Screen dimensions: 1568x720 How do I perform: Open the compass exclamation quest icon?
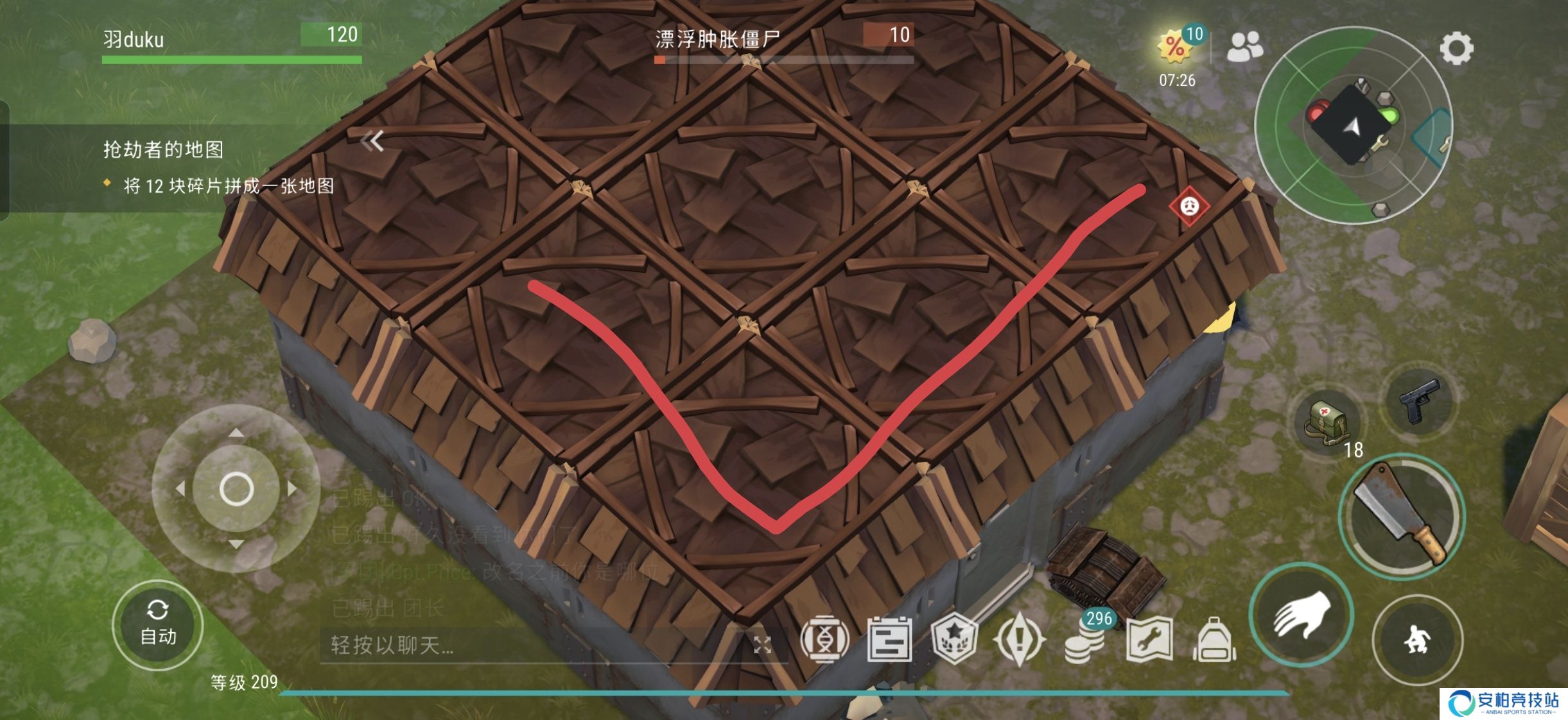[x=1019, y=639]
